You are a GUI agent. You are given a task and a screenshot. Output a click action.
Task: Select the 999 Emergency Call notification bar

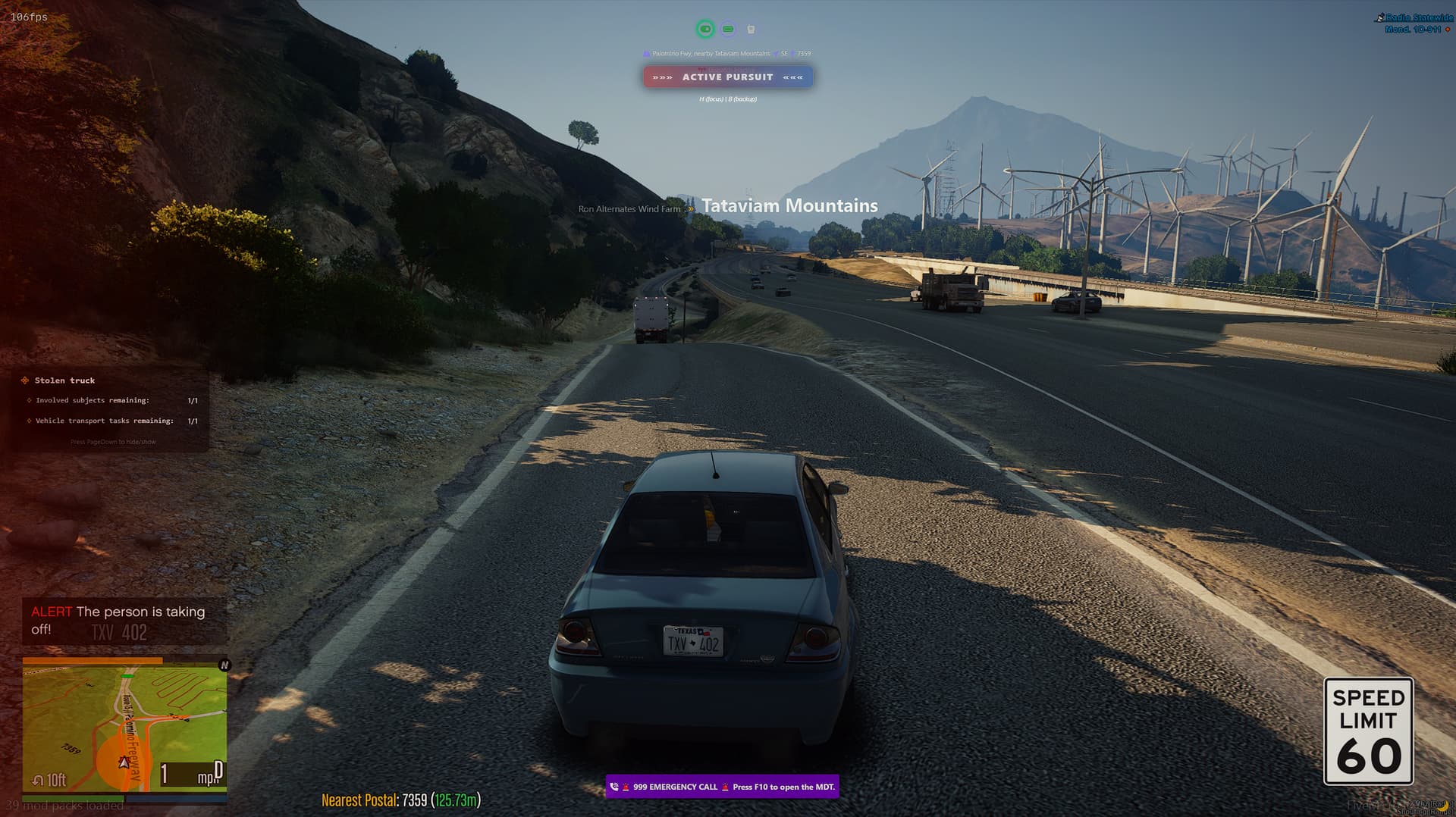tap(722, 787)
